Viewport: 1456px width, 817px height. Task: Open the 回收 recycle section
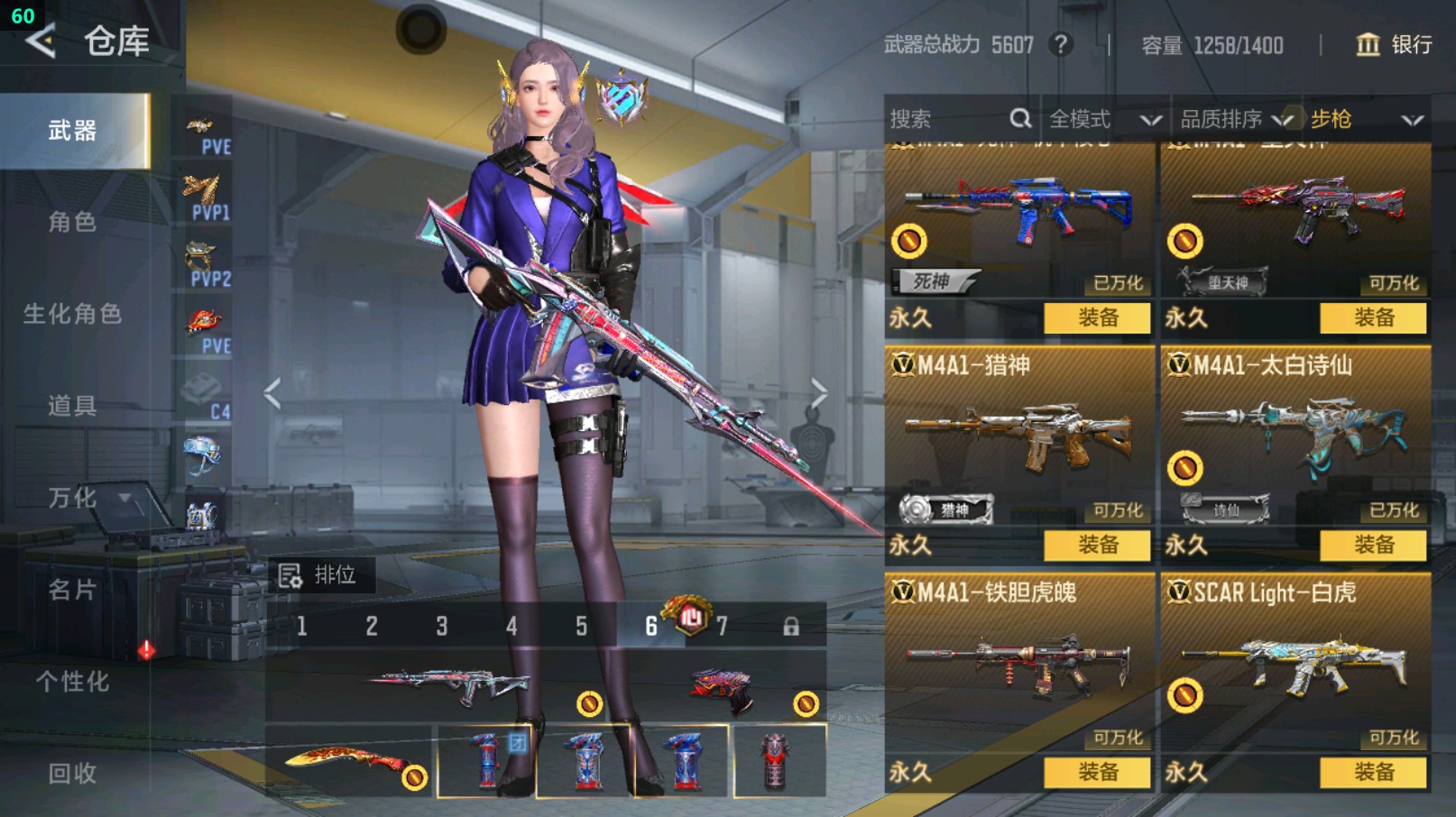72,773
